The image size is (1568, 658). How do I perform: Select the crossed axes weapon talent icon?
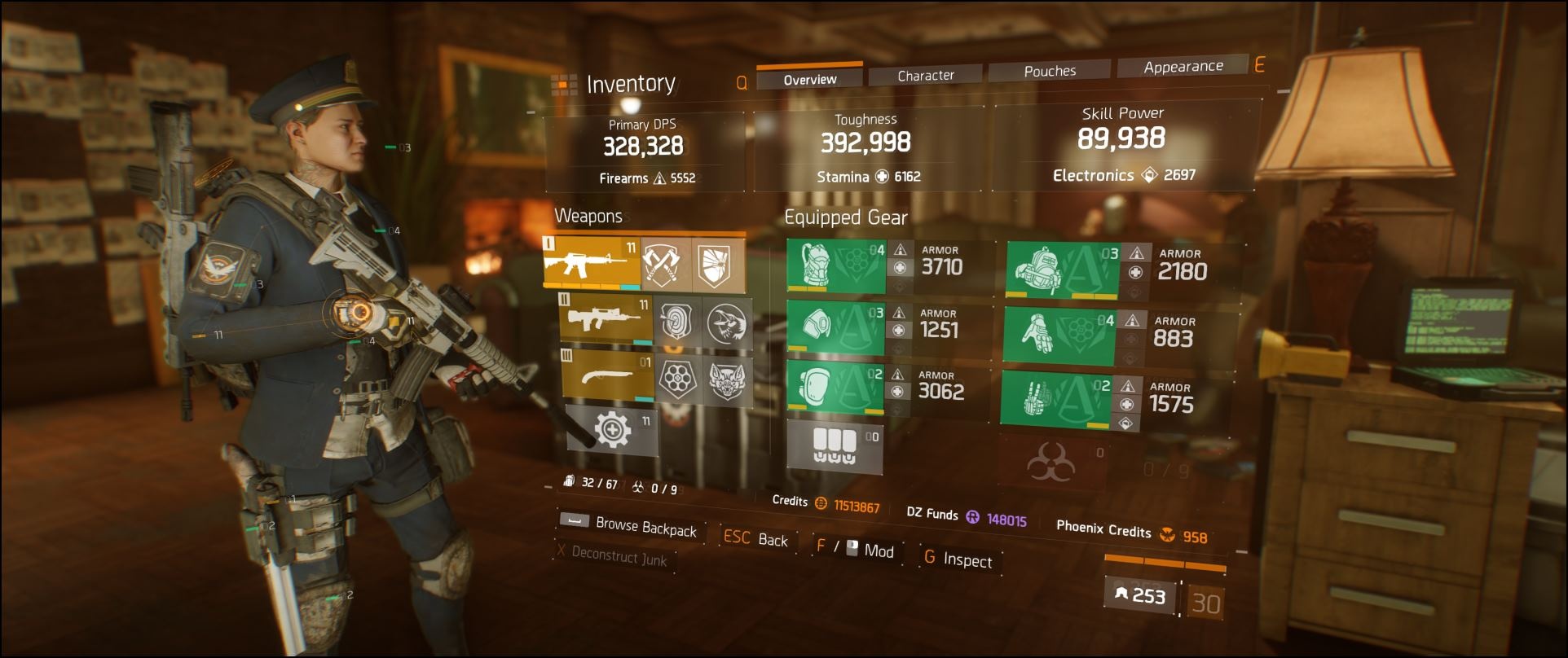click(664, 265)
